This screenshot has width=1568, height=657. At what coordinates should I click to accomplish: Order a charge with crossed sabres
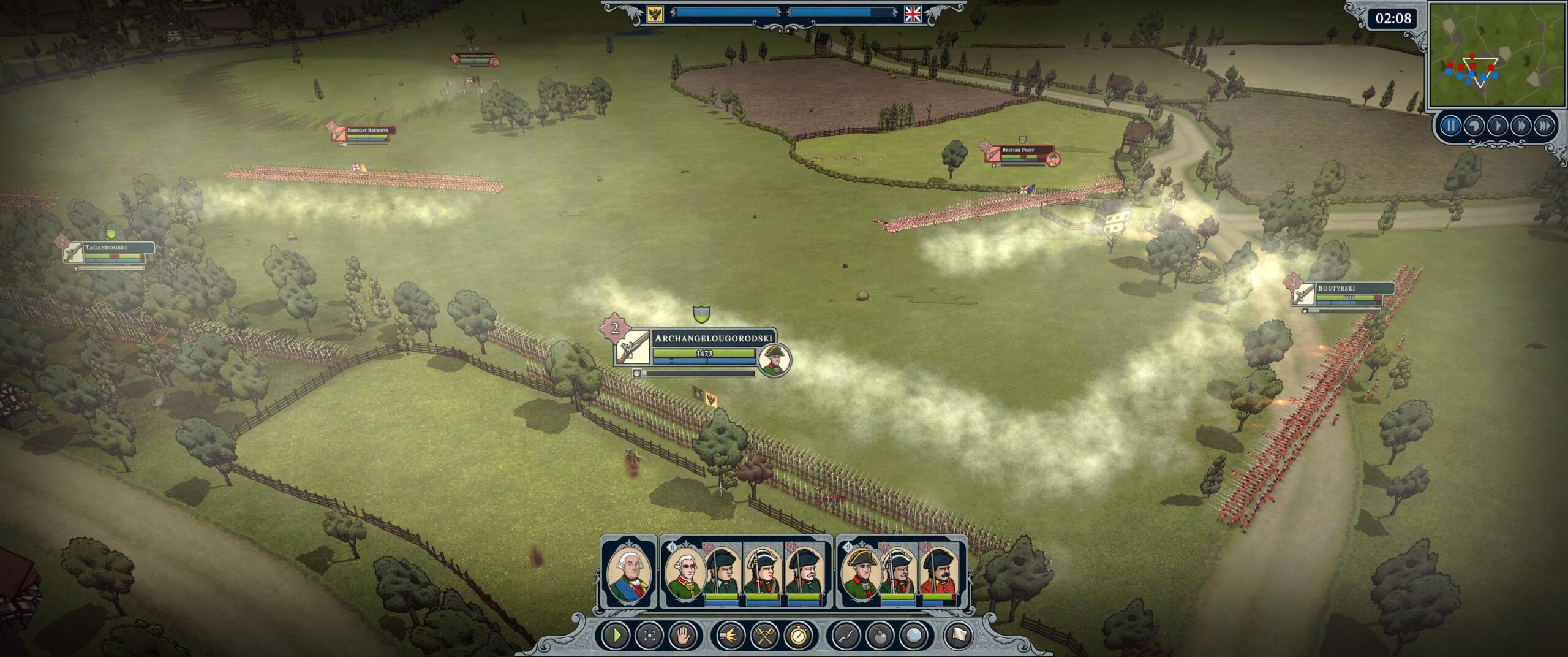tap(764, 636)
